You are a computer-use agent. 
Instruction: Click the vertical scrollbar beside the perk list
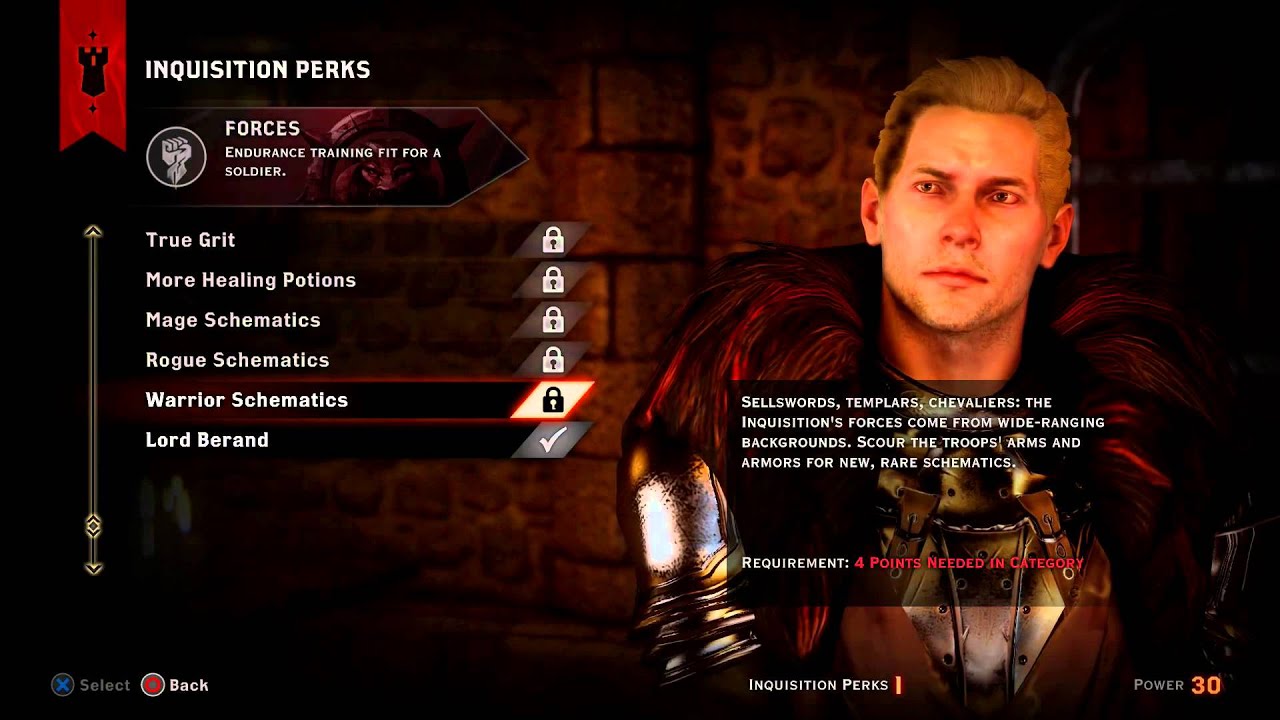(x=95, y=400)
